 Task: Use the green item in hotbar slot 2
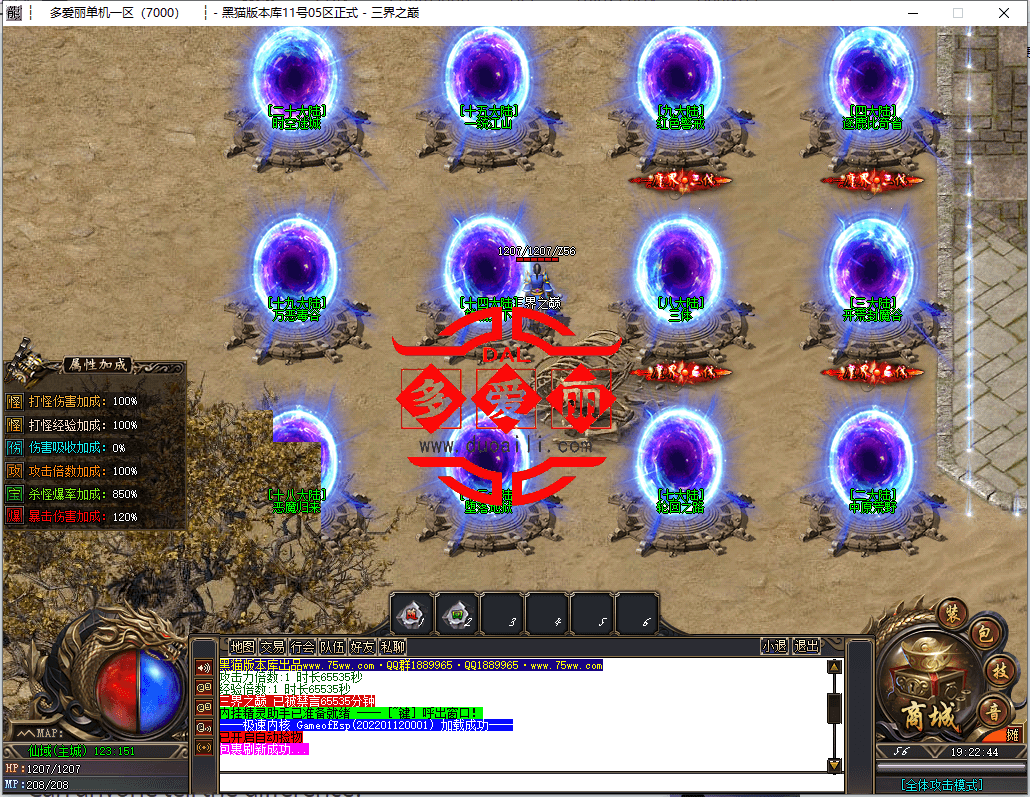[456, 613]
